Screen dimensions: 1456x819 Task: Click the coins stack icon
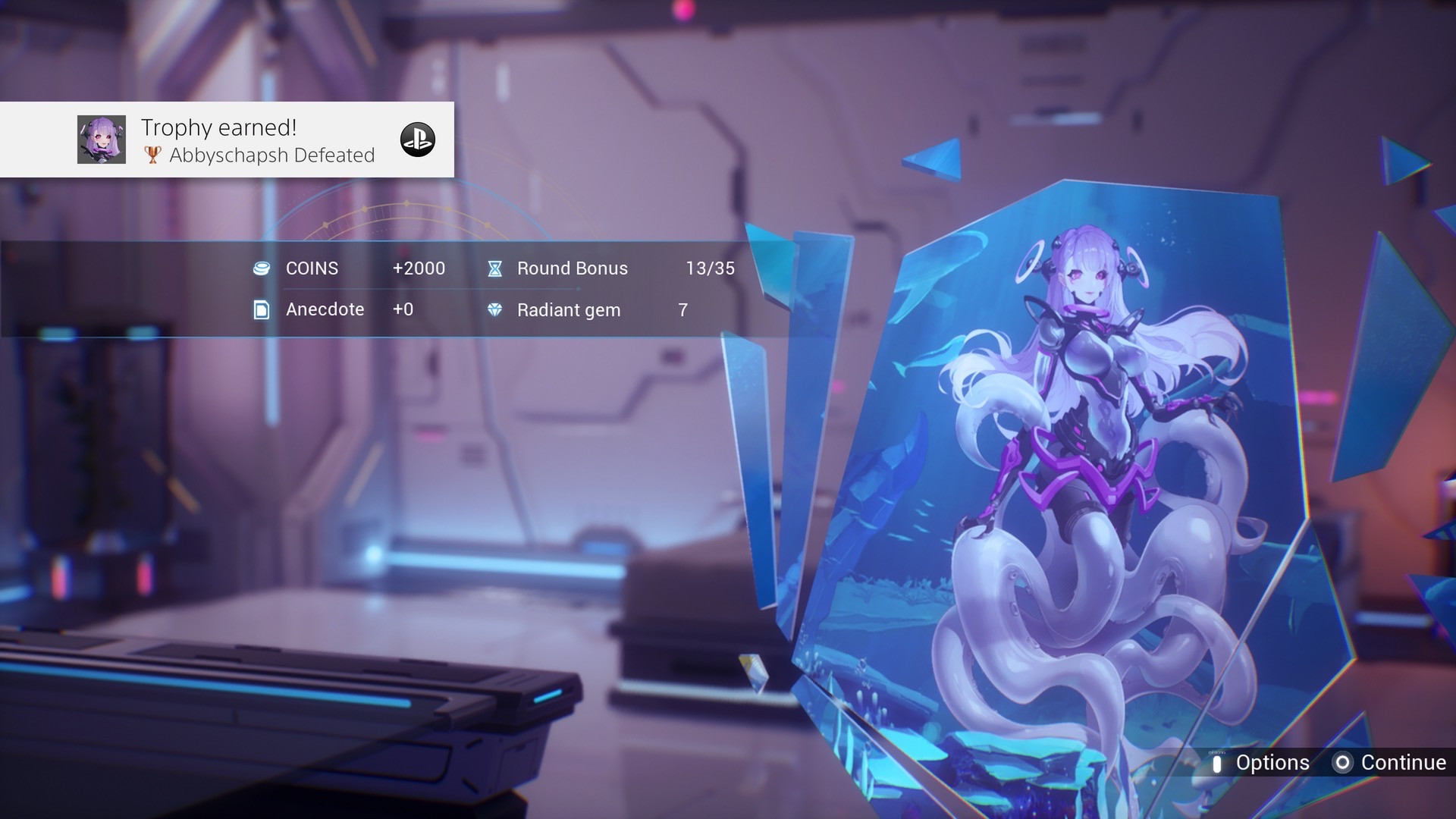pos(262,268)
